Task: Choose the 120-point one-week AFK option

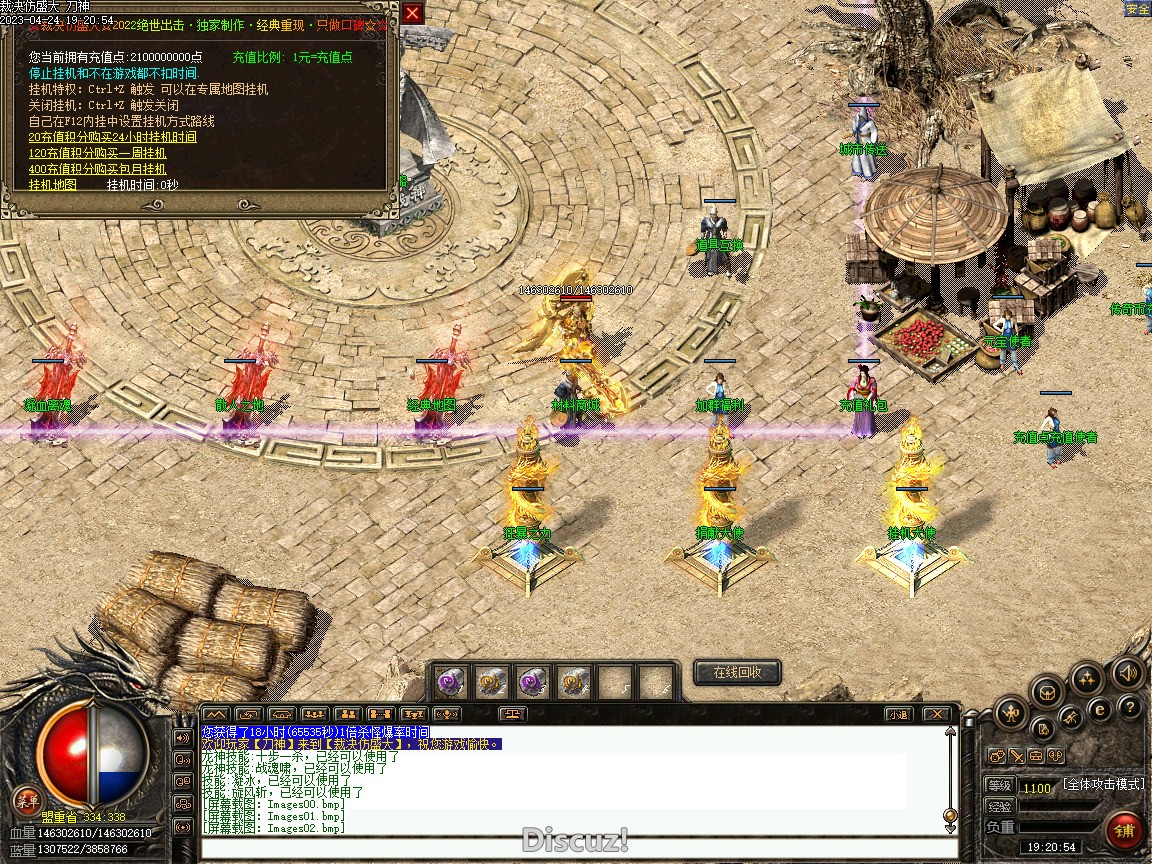Action: point(97,153)
